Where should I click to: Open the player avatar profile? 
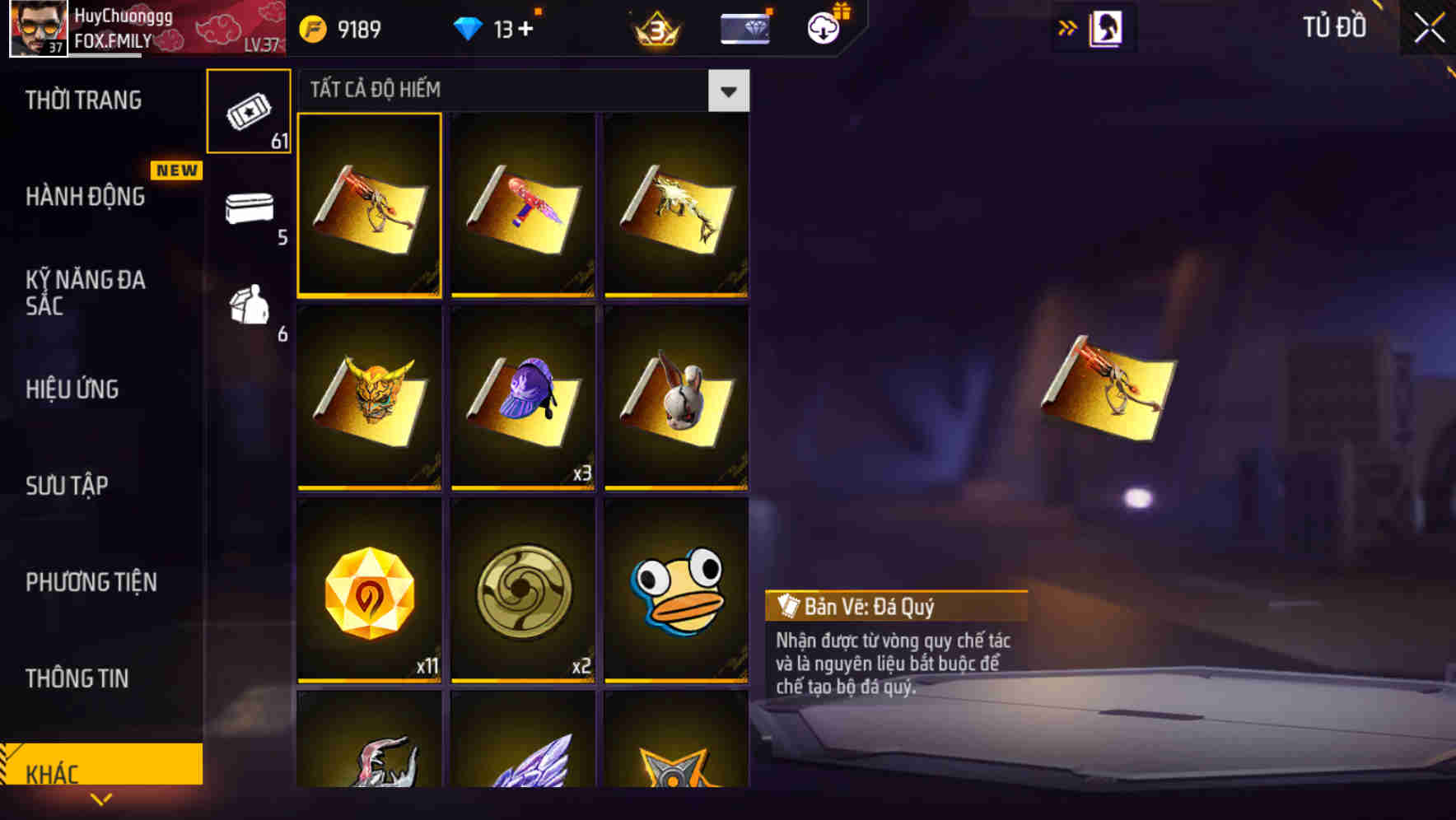[x=37, y=29]
